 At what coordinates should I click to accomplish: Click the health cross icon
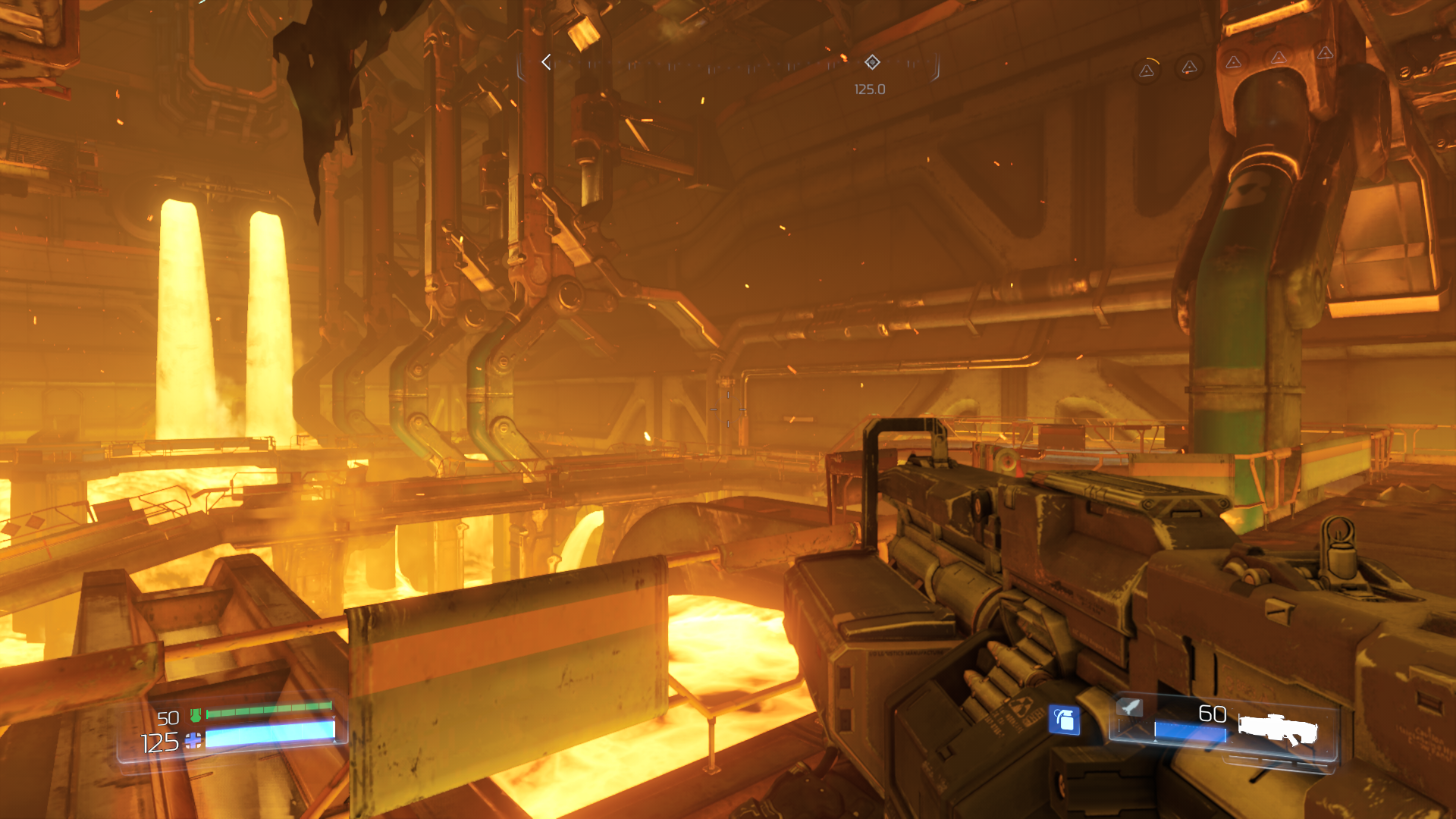[193, 741]
